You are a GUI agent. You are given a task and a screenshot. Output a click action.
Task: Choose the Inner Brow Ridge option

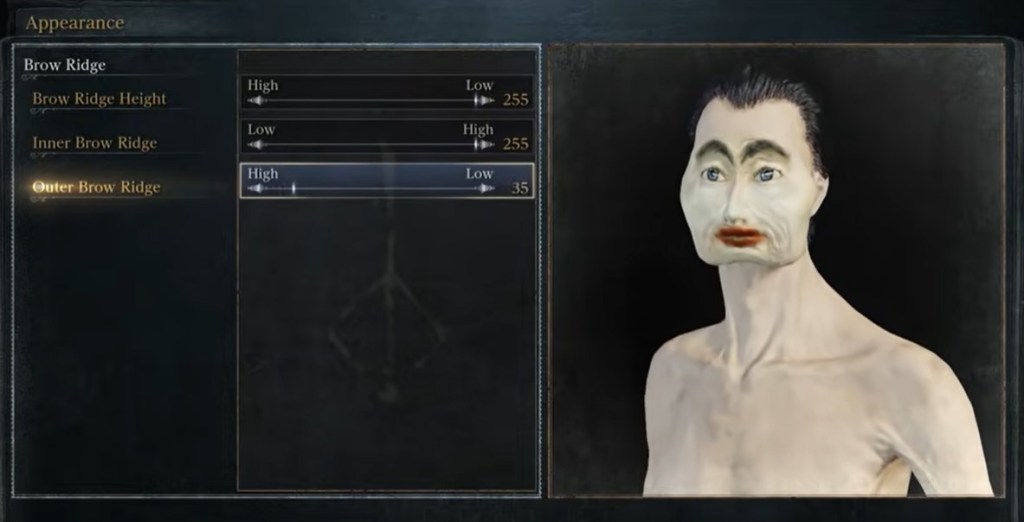(94, 143)
